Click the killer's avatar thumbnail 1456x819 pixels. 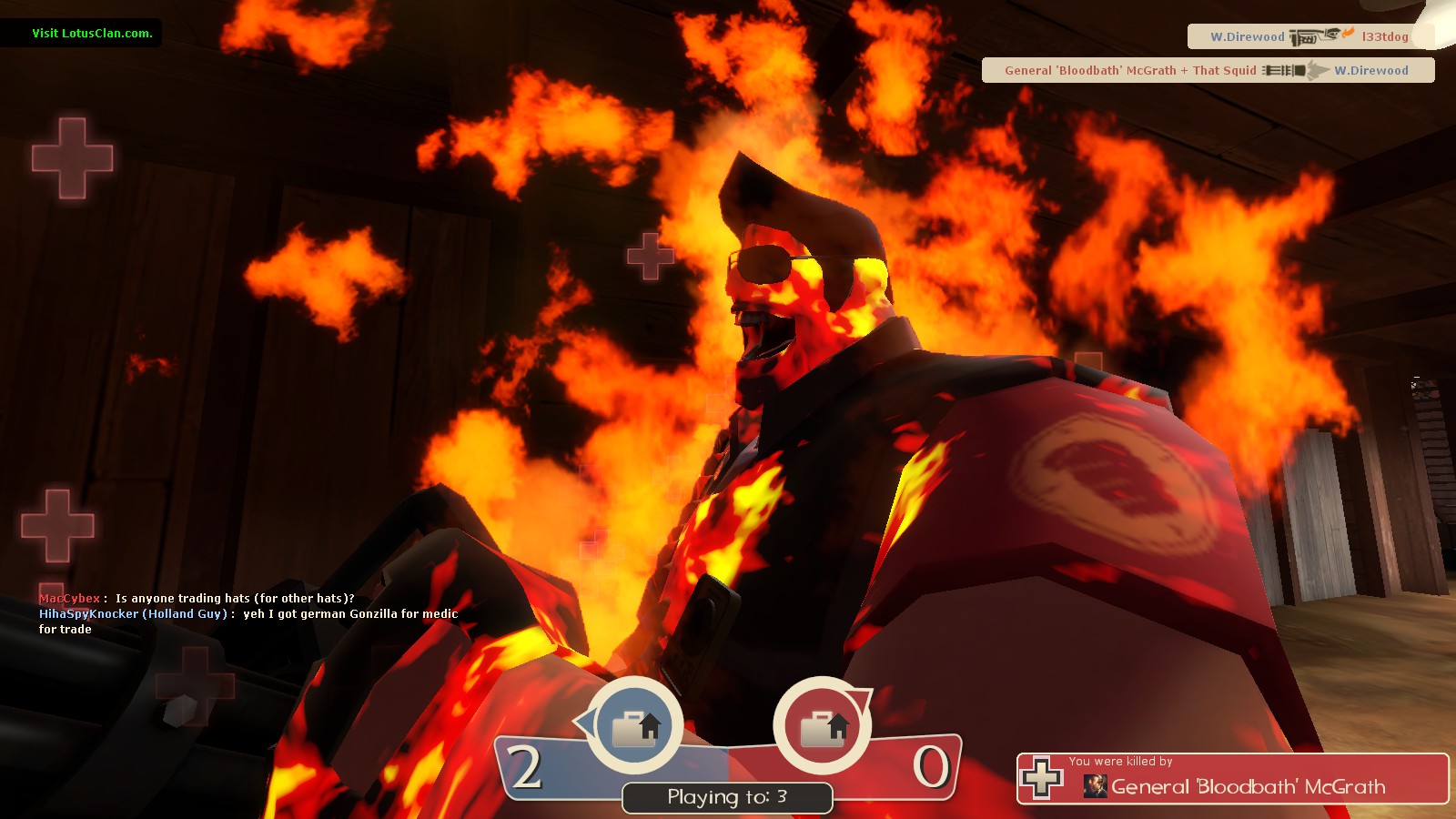coord(1095,786)
